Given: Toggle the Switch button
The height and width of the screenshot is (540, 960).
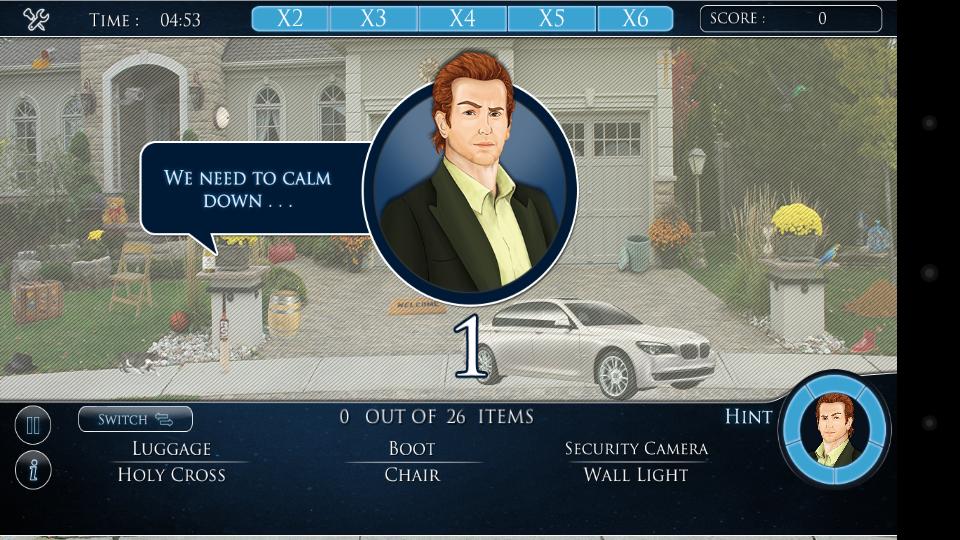Looking at the screenshot, I should pyautogui.click(x=135, y=419).
